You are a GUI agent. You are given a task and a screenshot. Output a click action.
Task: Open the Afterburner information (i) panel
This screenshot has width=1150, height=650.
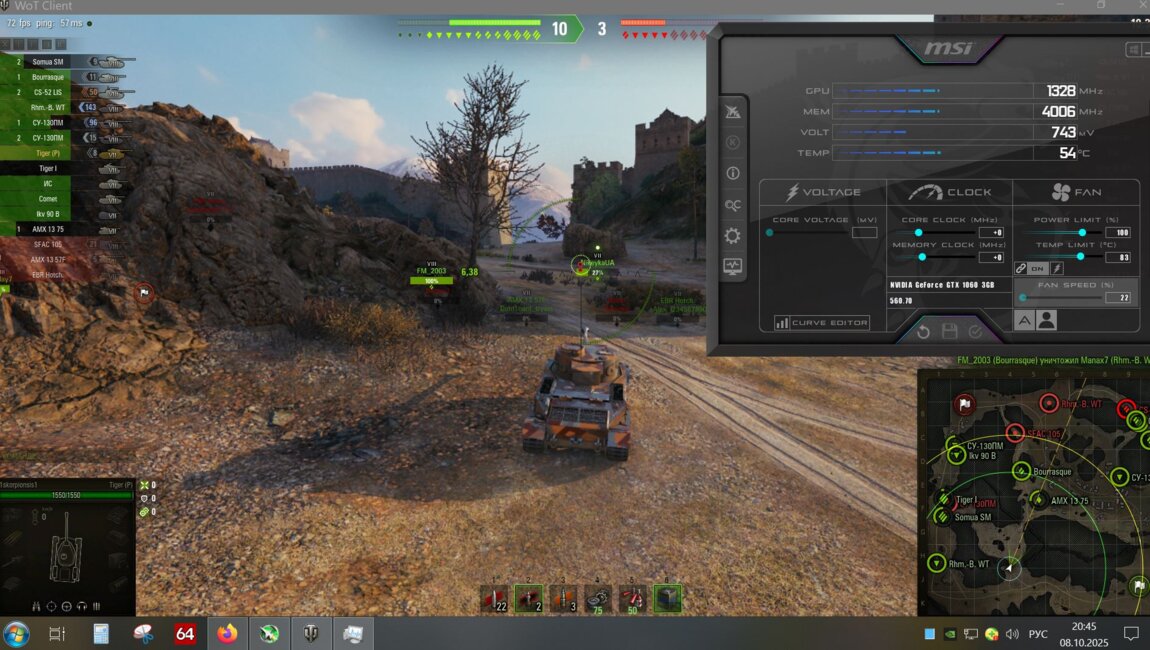coord(733,173)
